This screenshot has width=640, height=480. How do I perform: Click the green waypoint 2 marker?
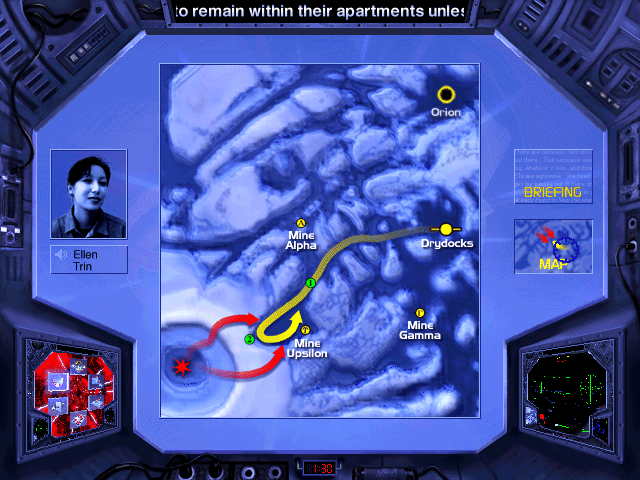pyautogui.click(x=249, y=340)
